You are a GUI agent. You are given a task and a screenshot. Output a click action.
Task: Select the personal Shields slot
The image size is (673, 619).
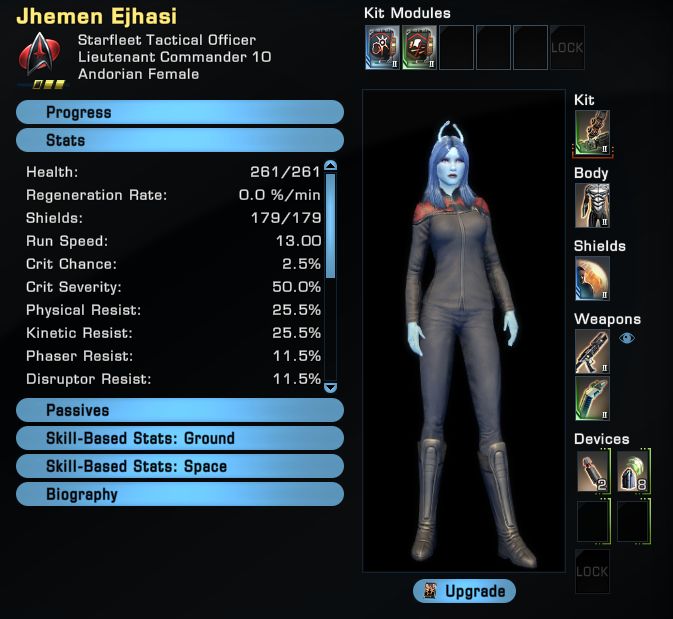point(592,278)
